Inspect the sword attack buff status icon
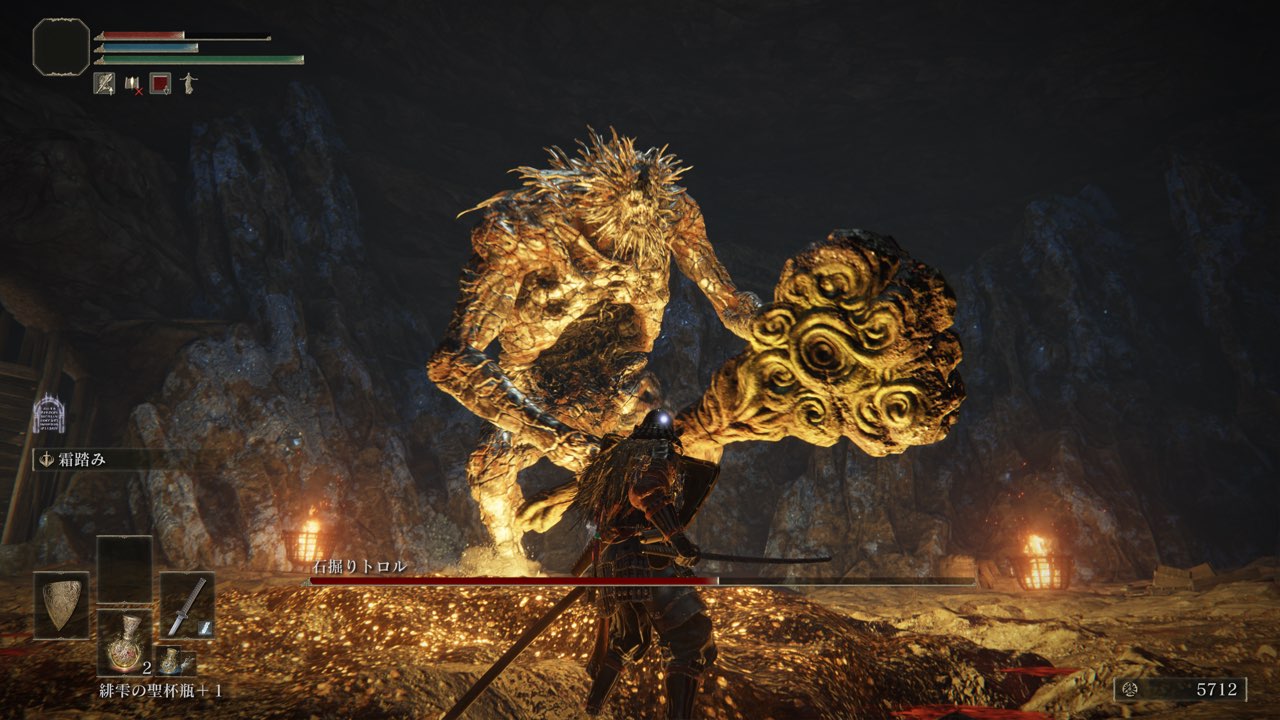The width and height of the screenshot is (1280, 720). (x=104, y=84)
